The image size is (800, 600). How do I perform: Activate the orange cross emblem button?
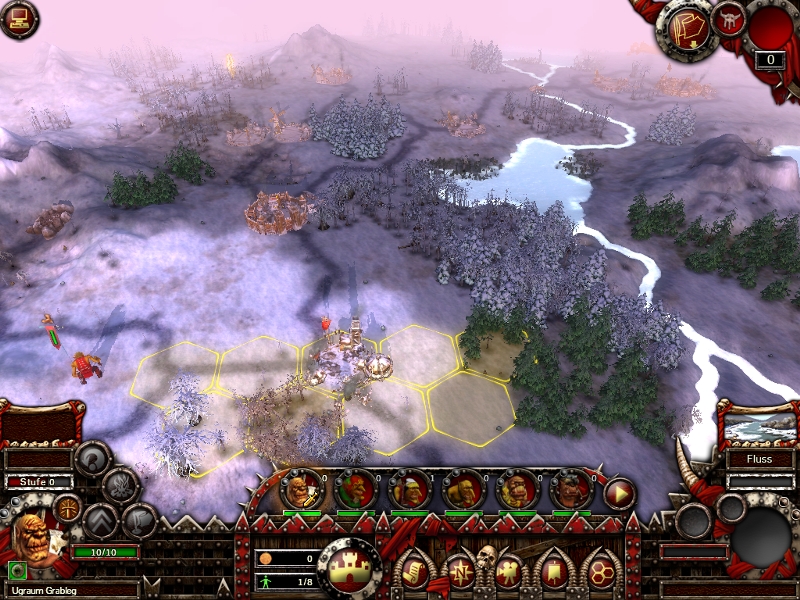coord(68,507)
